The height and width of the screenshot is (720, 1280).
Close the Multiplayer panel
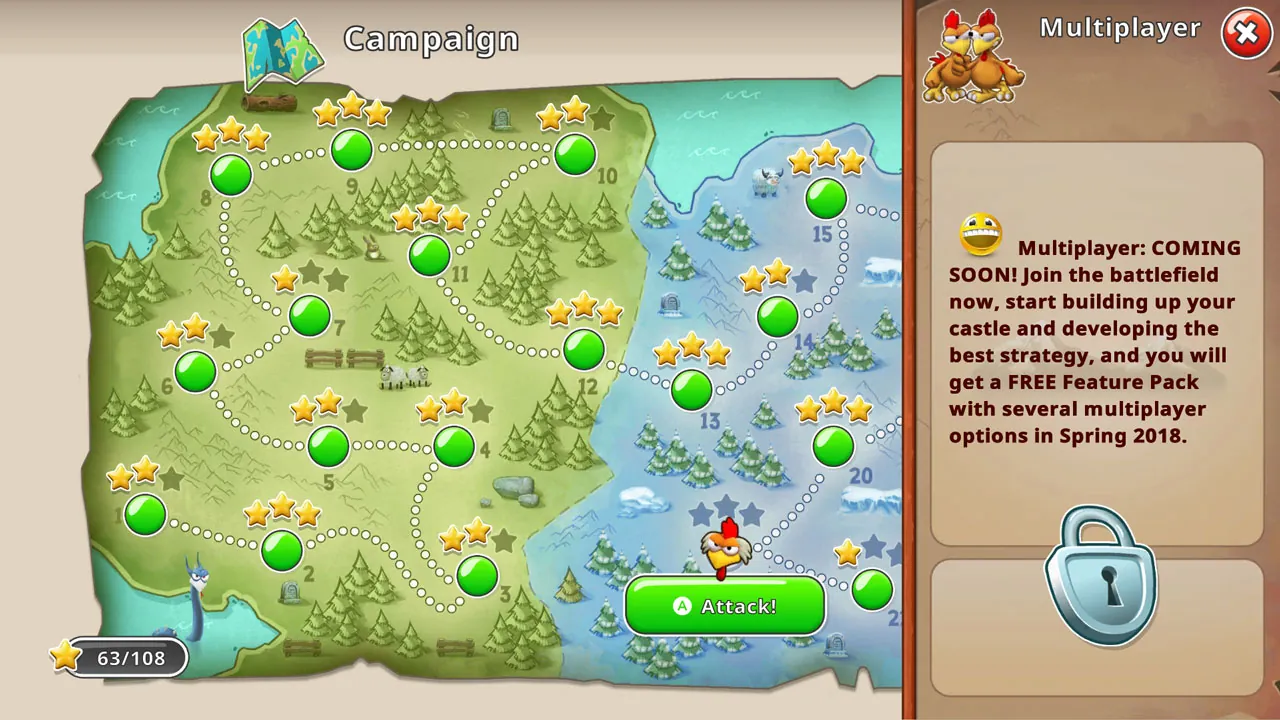tap(1245, 33)
